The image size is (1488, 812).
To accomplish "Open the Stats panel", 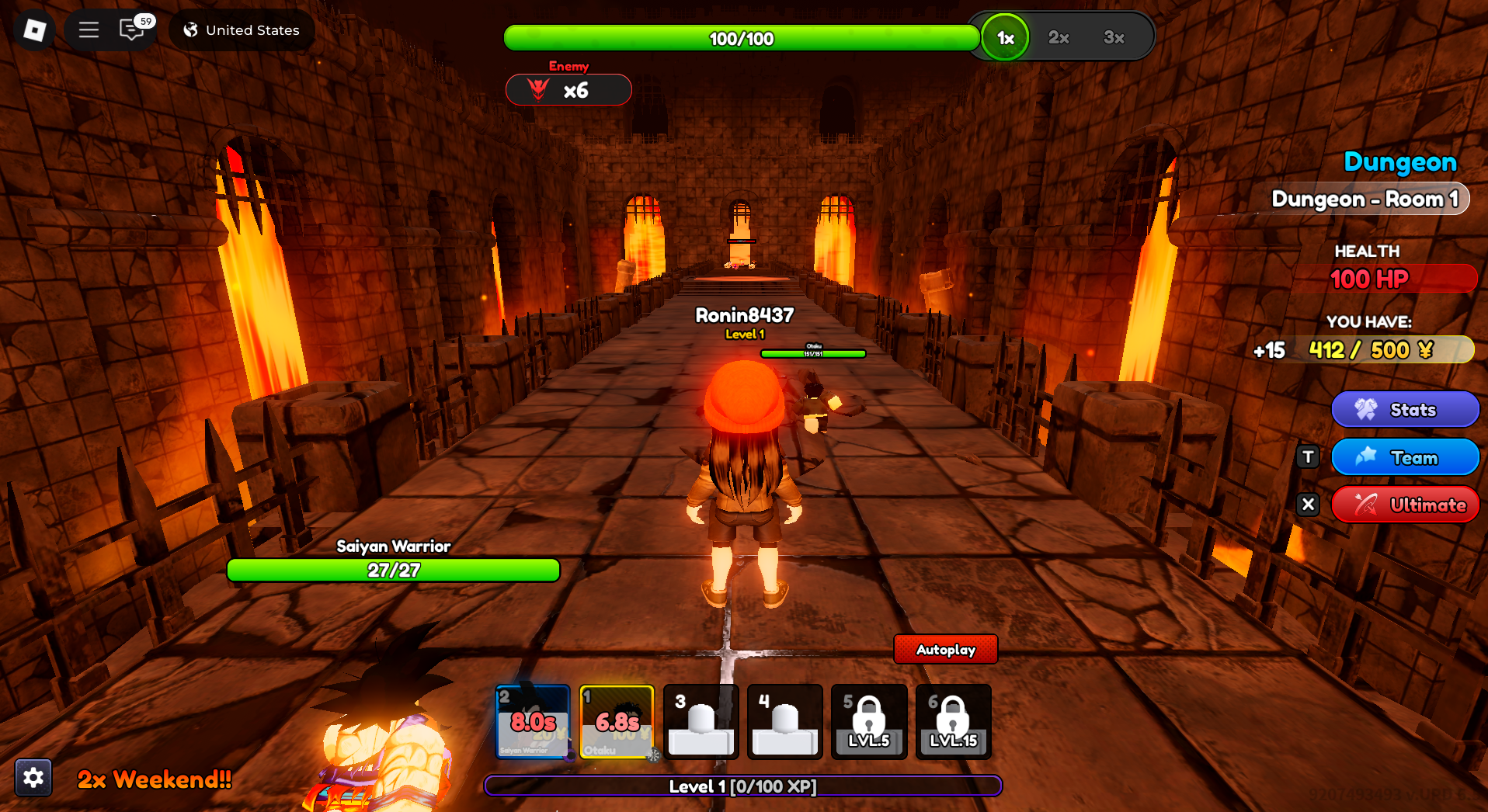I will click(1404, 410).
